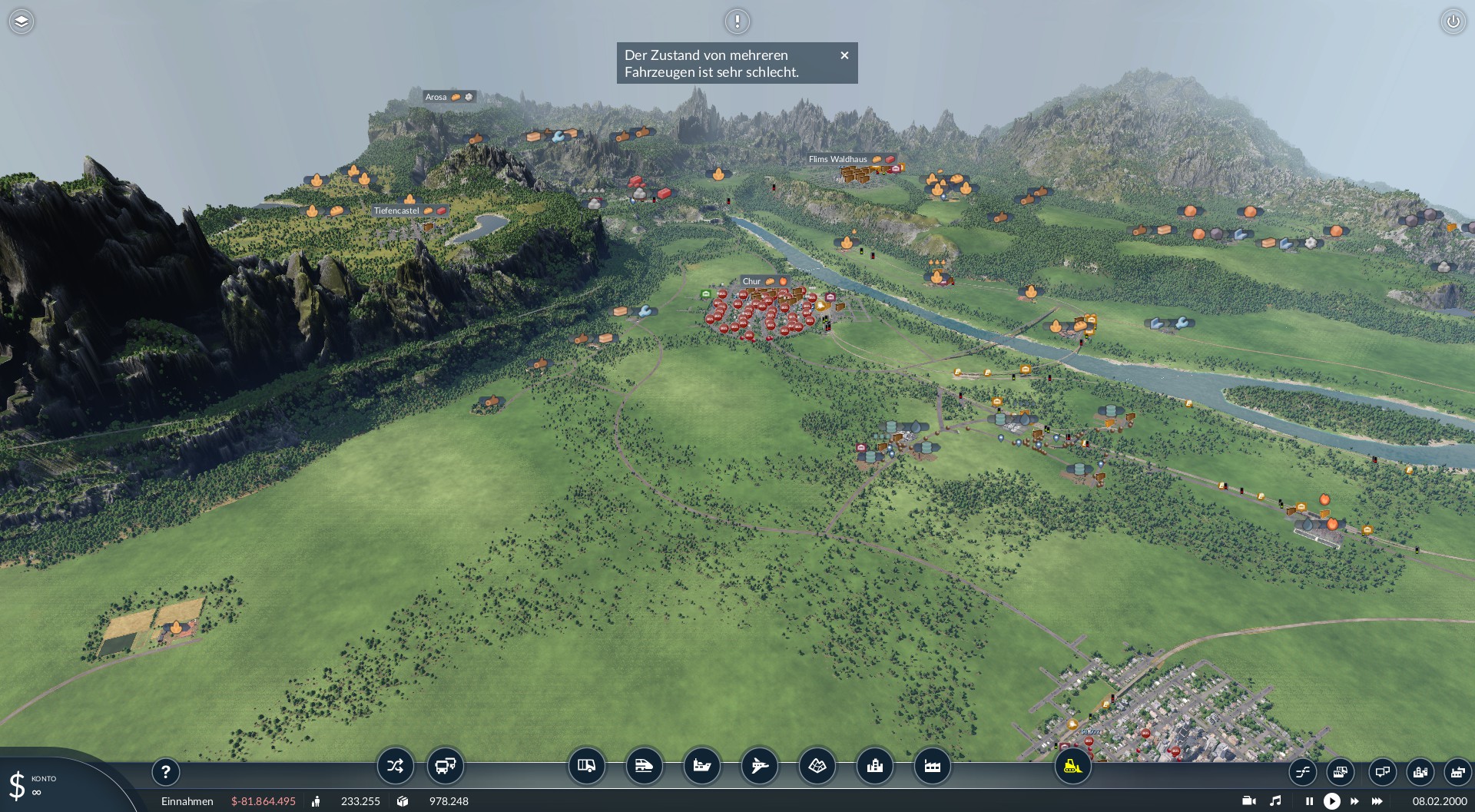Image resolution: width=1475 pixels, height=812 pixels.
Task: Set game speed to triple fast-forward
Action: pos(1377,801)
